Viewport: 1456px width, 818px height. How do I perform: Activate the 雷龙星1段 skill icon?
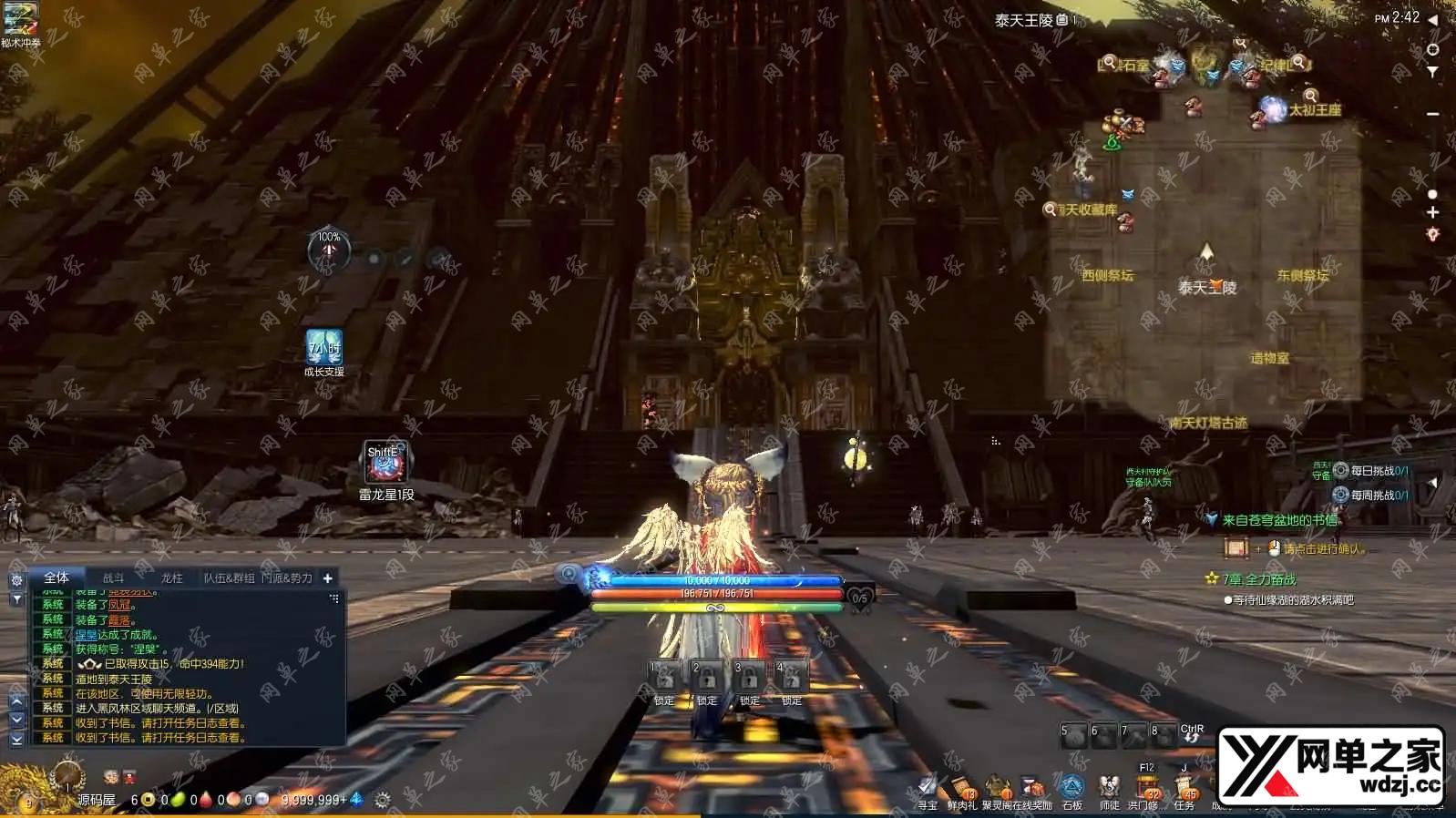pos(385,463)
